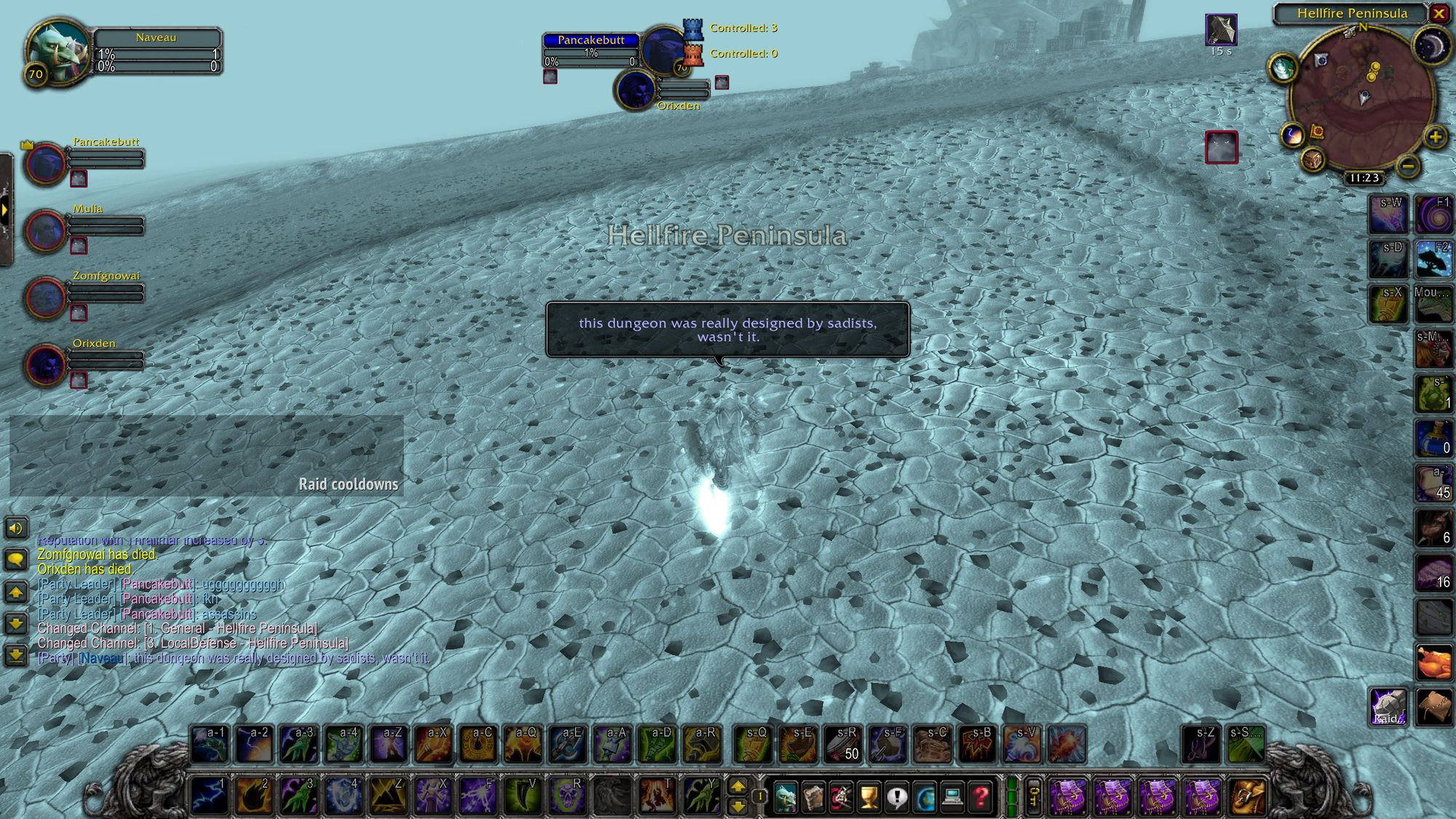Click the F2 tree silhouette ability icon

click(1433, 258)
